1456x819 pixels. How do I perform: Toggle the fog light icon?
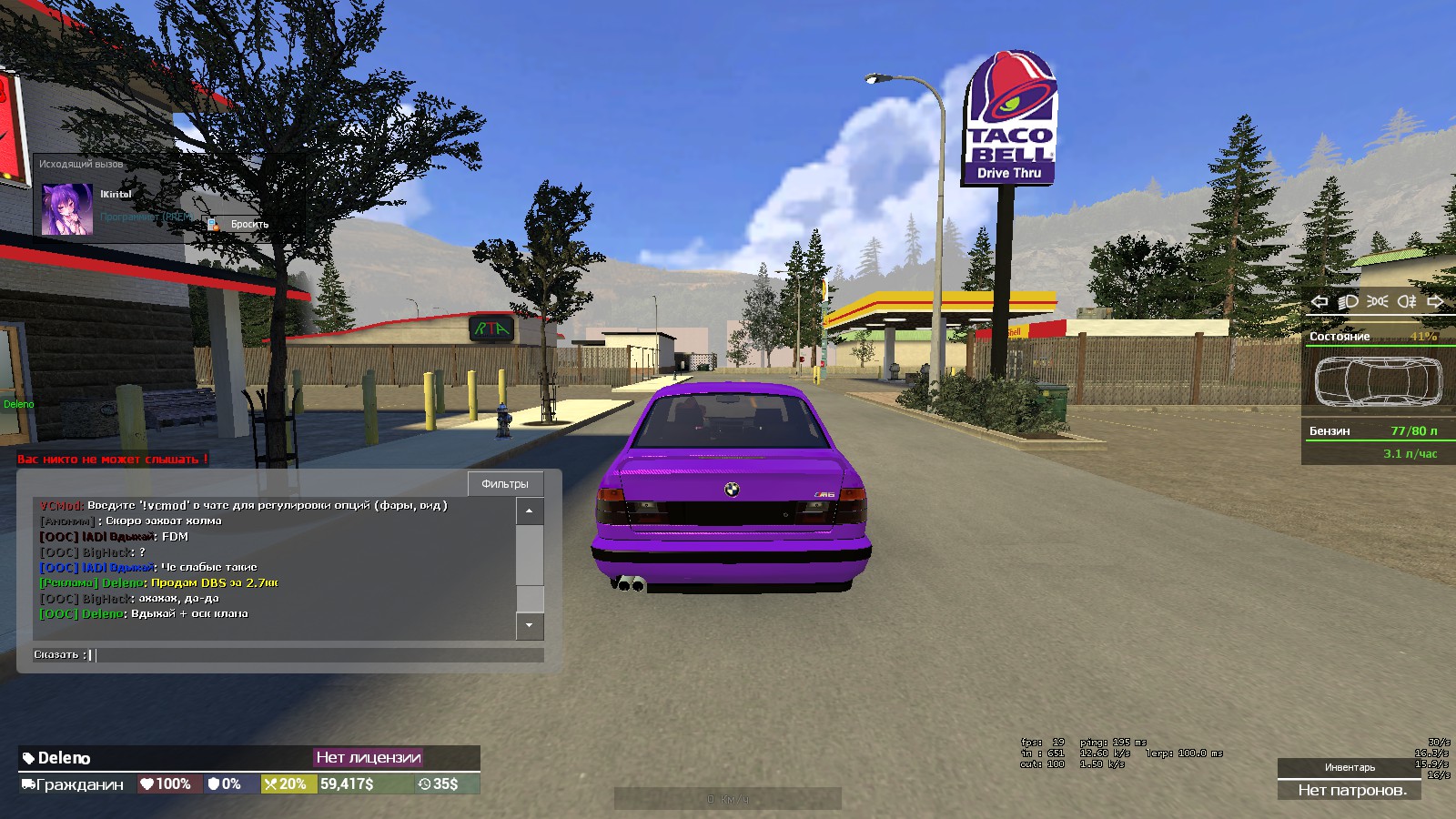point(1407,301)
